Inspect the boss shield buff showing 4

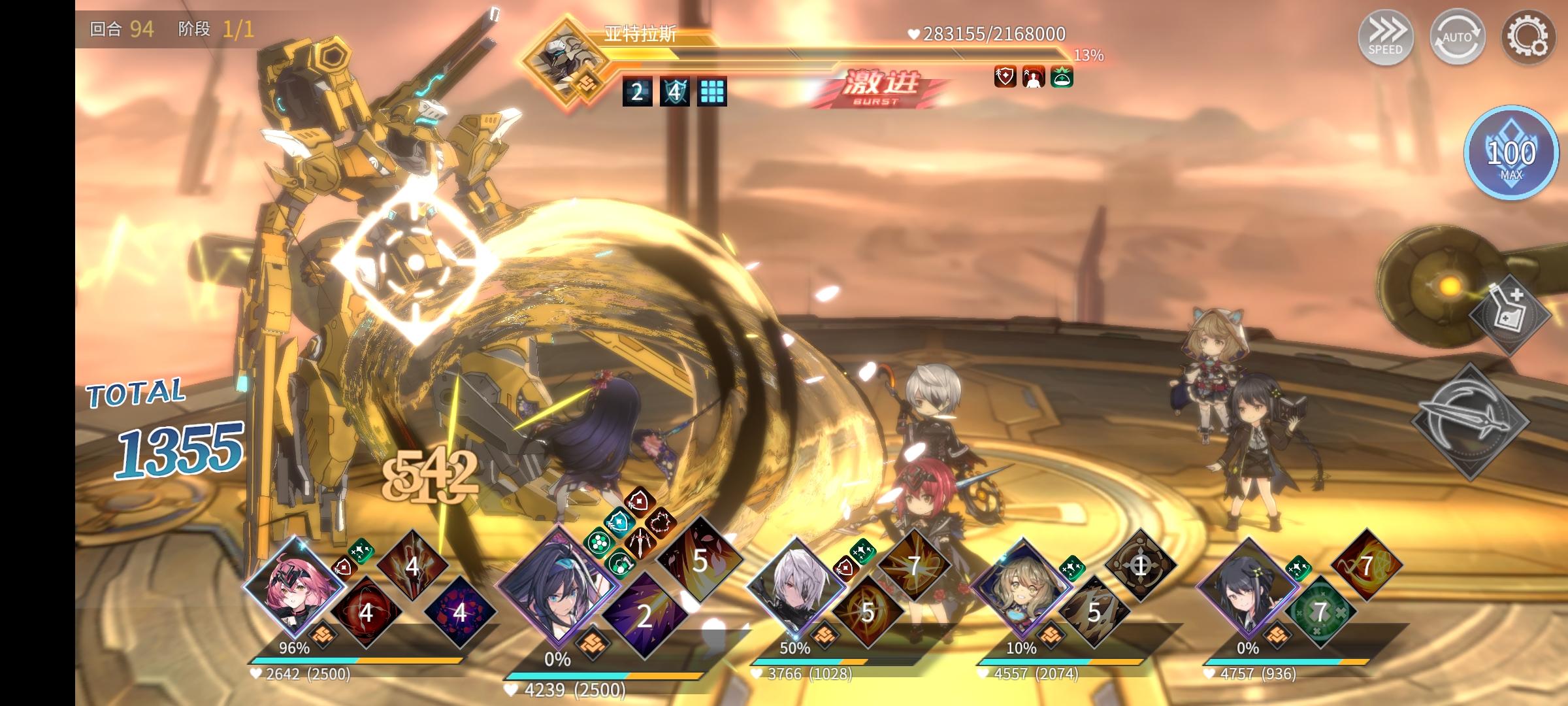pyautogui.click(x=674, y=92)
